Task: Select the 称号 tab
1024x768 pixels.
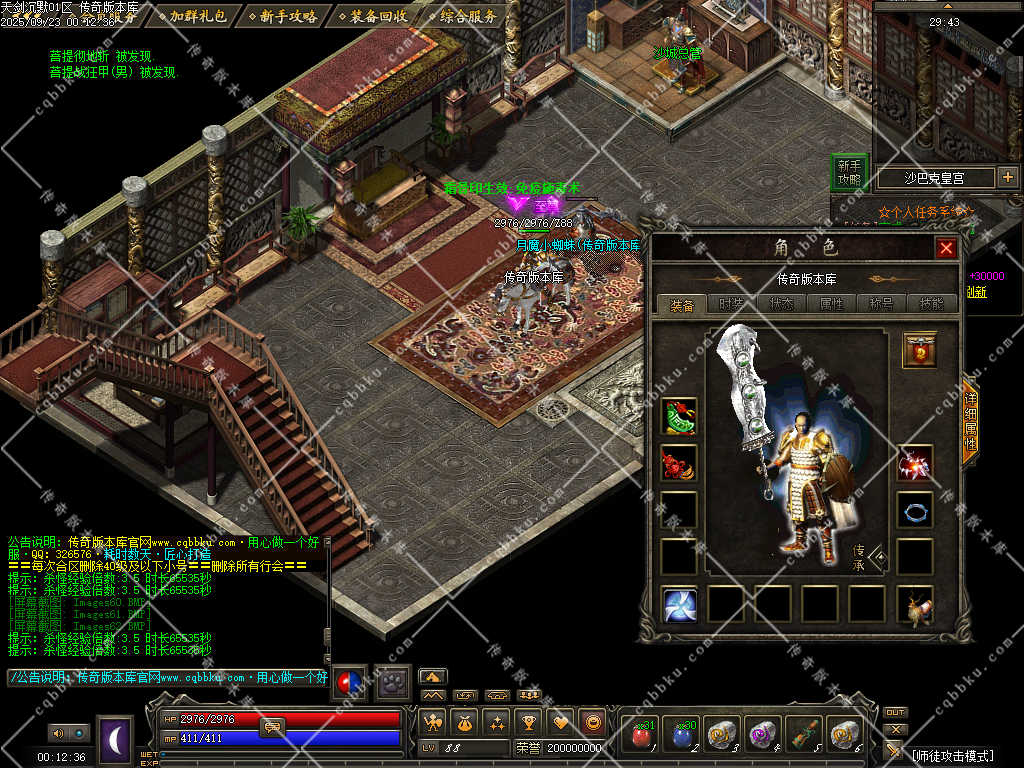Action: coord(881,304)
